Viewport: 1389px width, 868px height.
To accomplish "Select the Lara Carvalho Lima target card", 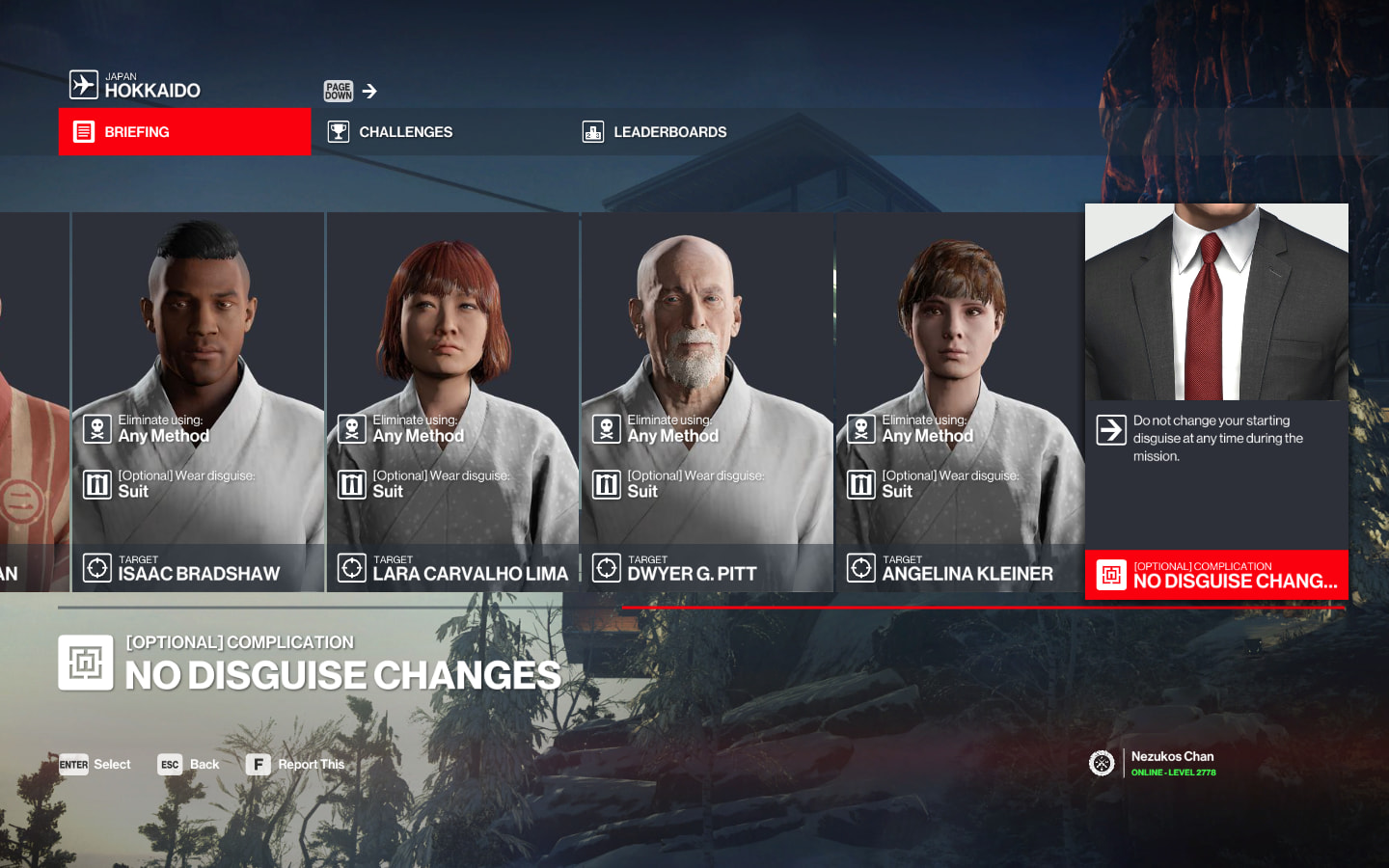I will point(452,401).
